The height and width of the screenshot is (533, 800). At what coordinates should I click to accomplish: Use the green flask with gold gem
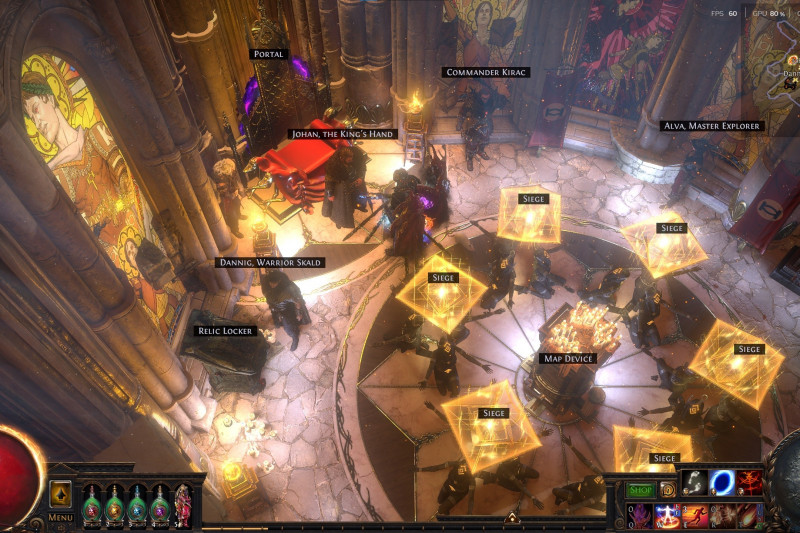[114, 502]
